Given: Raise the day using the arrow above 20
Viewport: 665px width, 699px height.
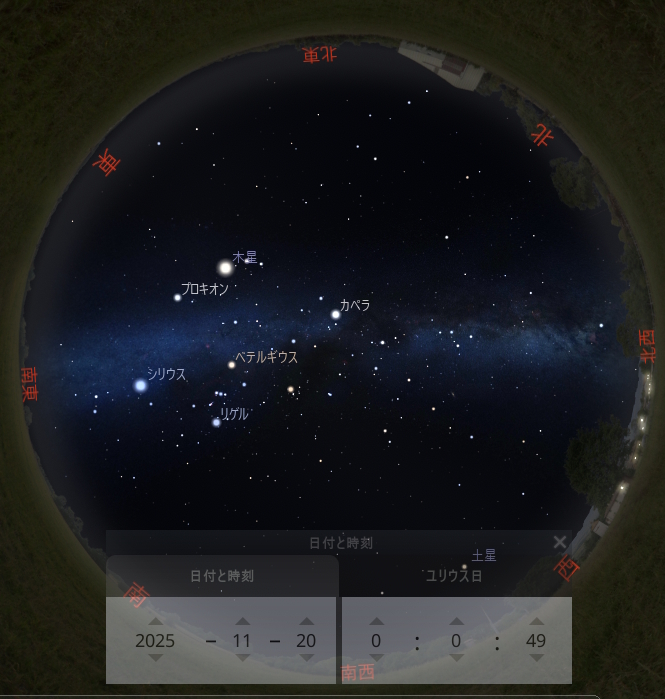Looking at the screenshot, I should pyautogui.click(x=307, y=621).
